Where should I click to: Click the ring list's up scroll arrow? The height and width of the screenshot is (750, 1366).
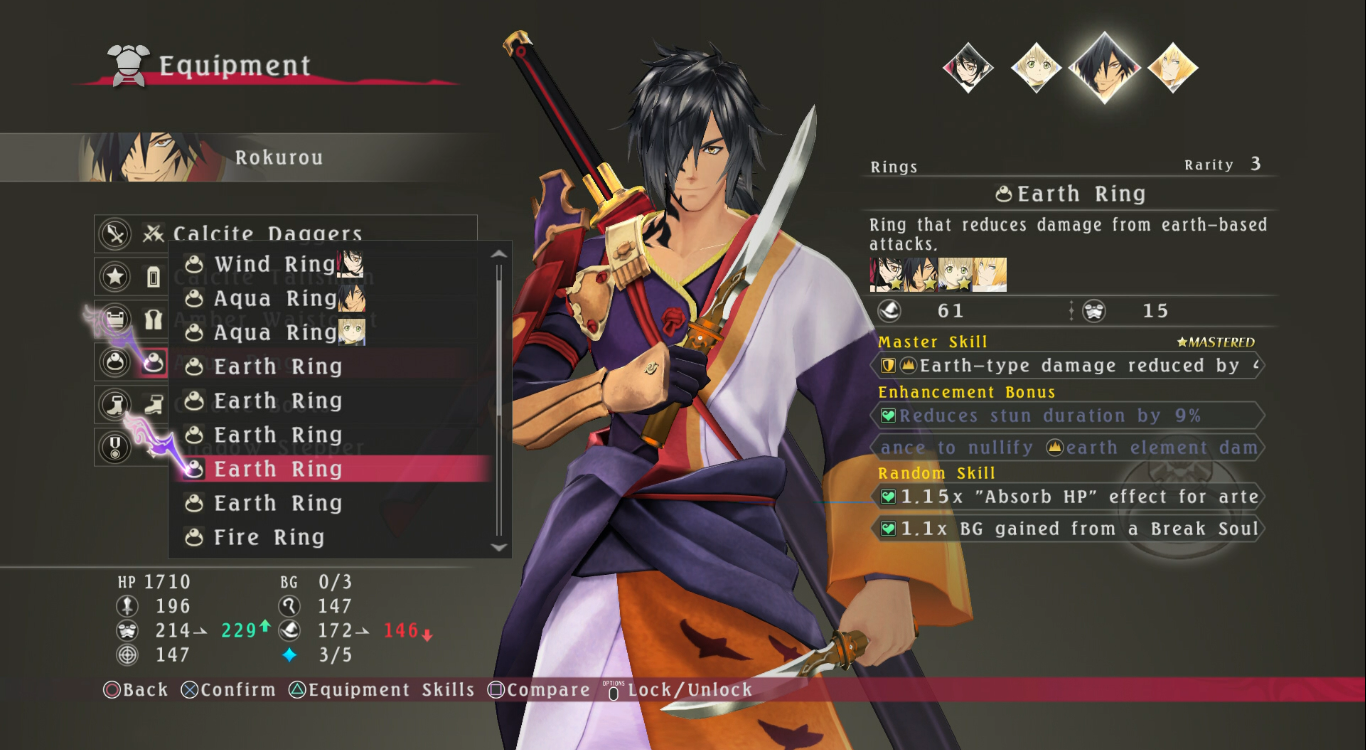click(x=500, y=254)
